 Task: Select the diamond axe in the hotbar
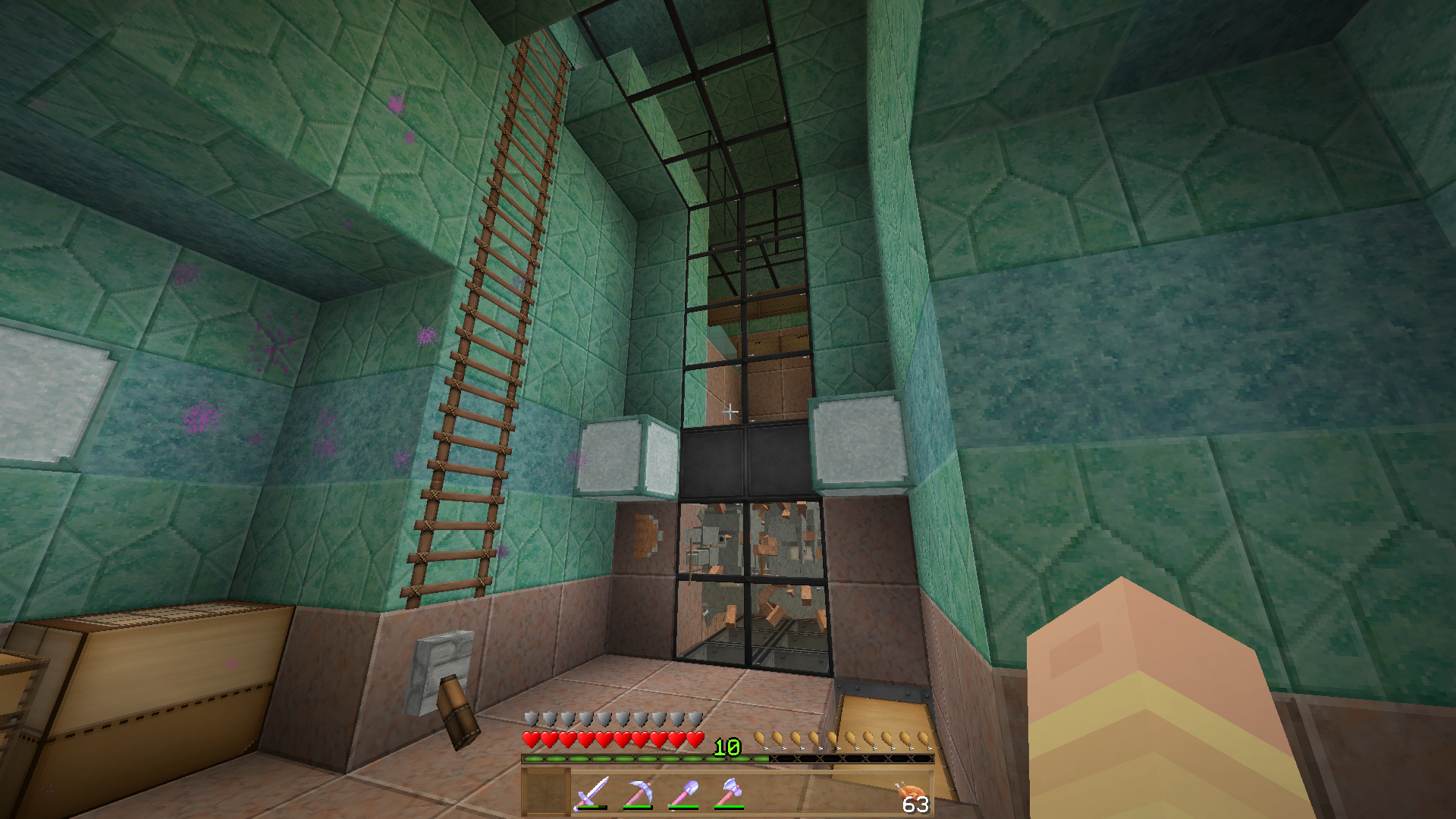pyautogui.click(x=730, y=789)
